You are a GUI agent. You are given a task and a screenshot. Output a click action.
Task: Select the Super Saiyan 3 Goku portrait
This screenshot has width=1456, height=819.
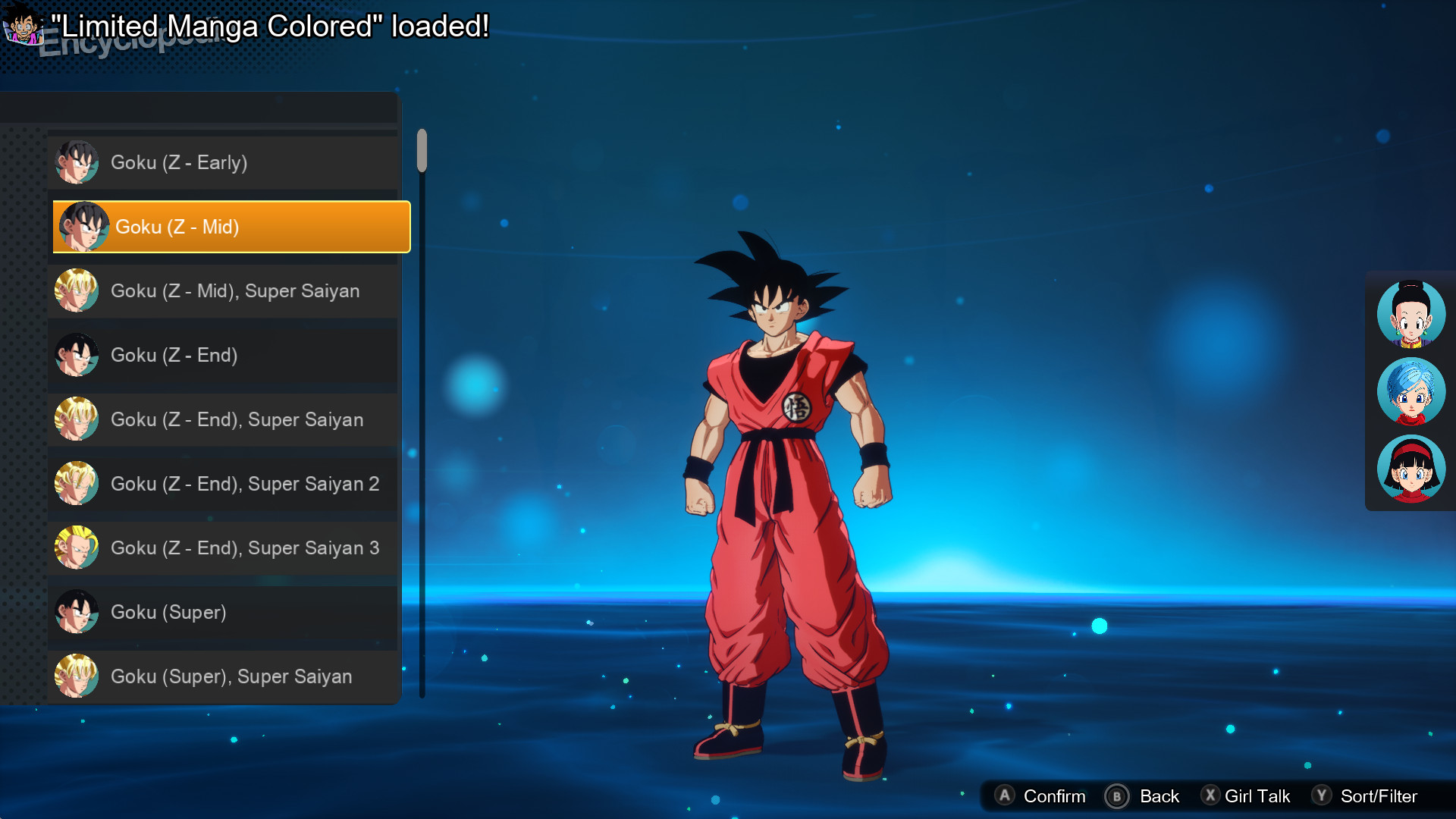click(77, 548)
